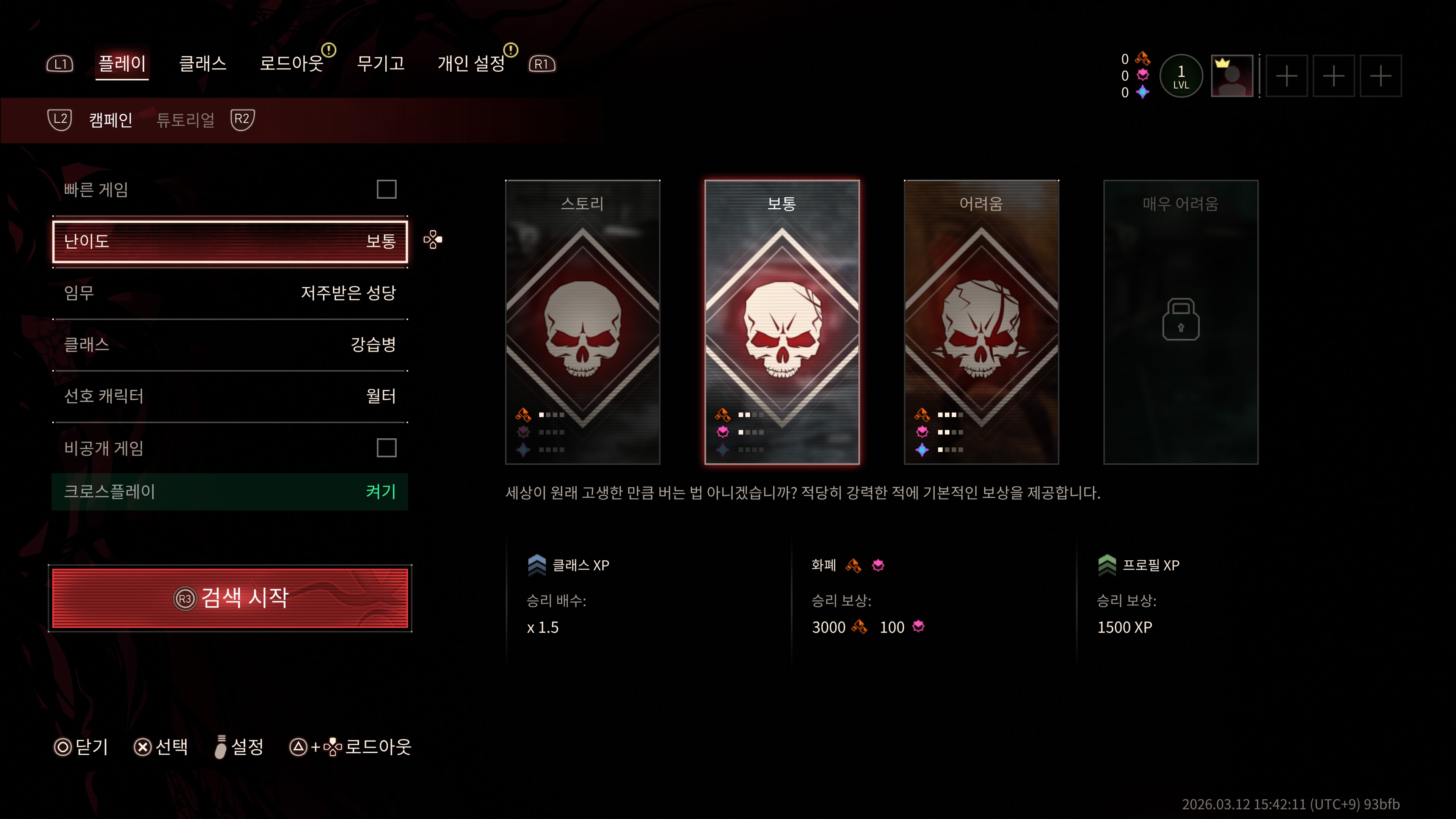Toggle the 빠른 게임 checkbox

pos(387,189)
